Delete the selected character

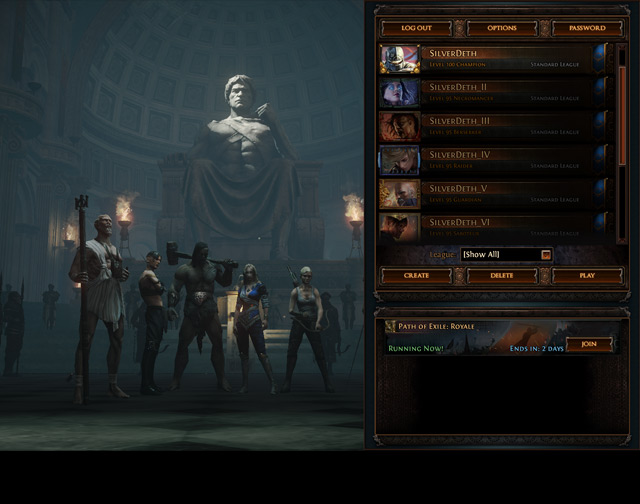click(x=502, y=275)
